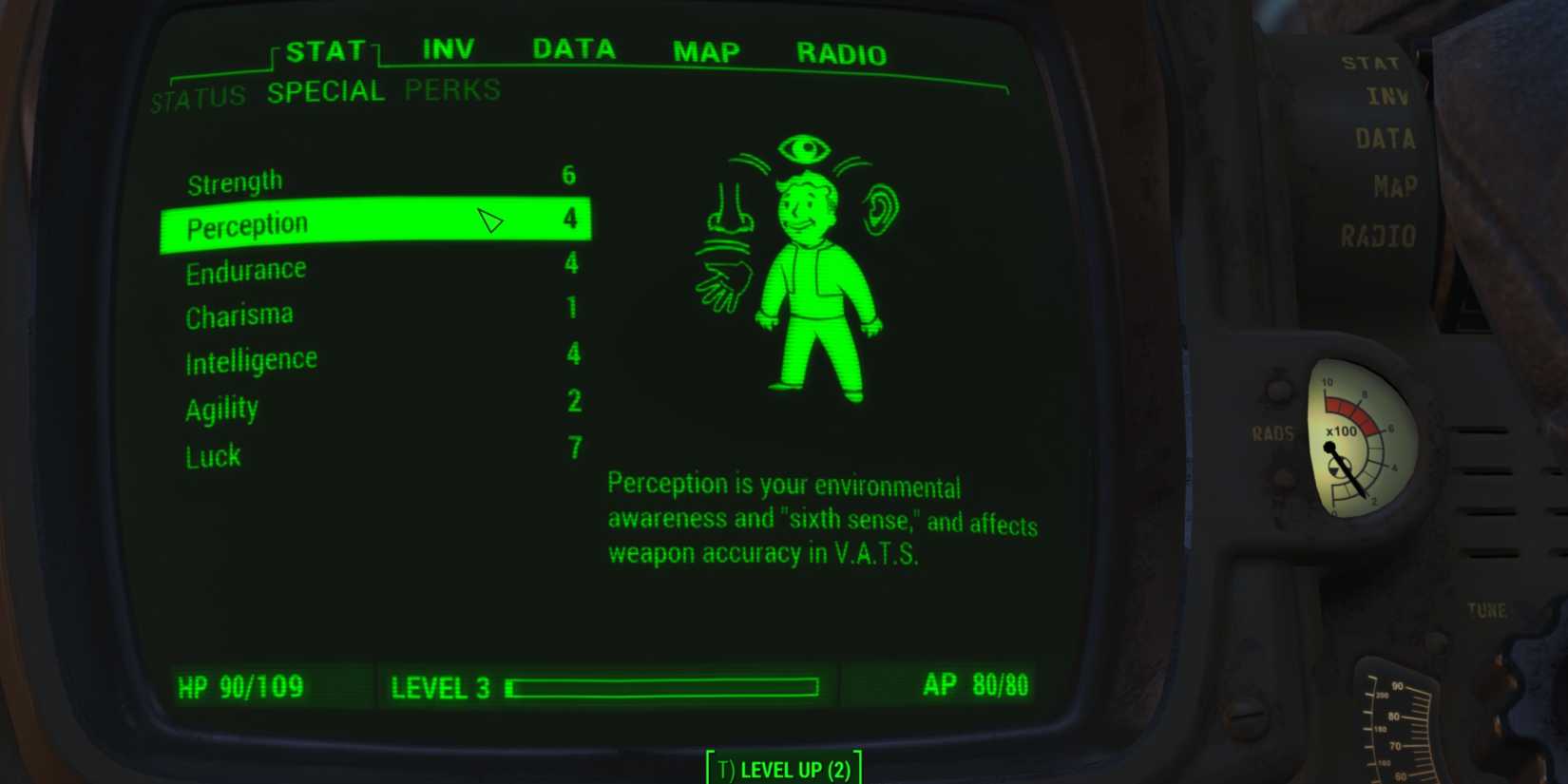The width and height of the screenshot is (1568, 784).
Task: Click the RADIO label on the device side
Action: click(x=1378, y=237)
